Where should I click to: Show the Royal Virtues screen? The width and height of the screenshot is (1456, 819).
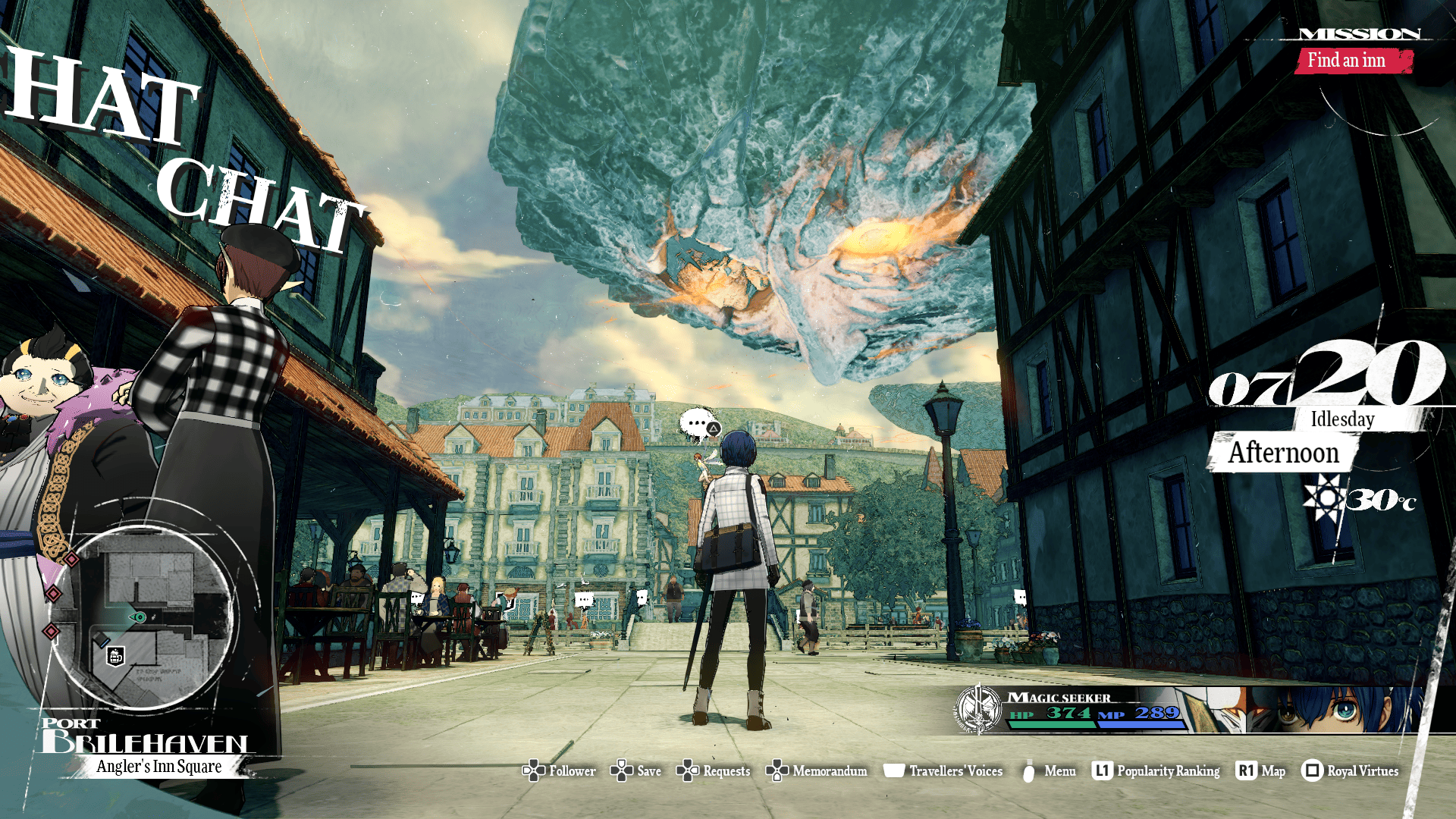[x=1351, y=771]
